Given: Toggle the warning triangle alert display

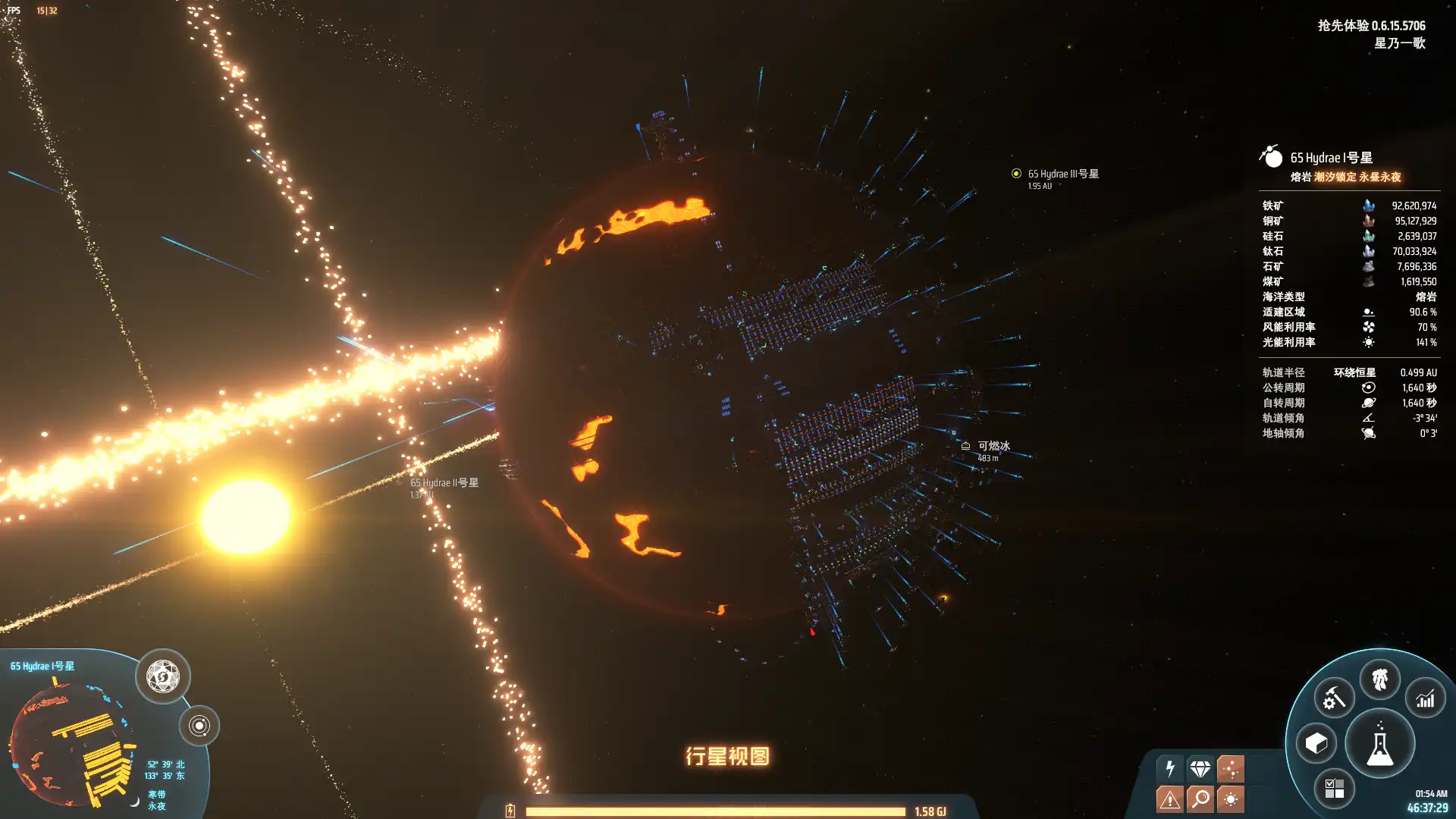Looking at the screenshot, I should coord(1170,799).
